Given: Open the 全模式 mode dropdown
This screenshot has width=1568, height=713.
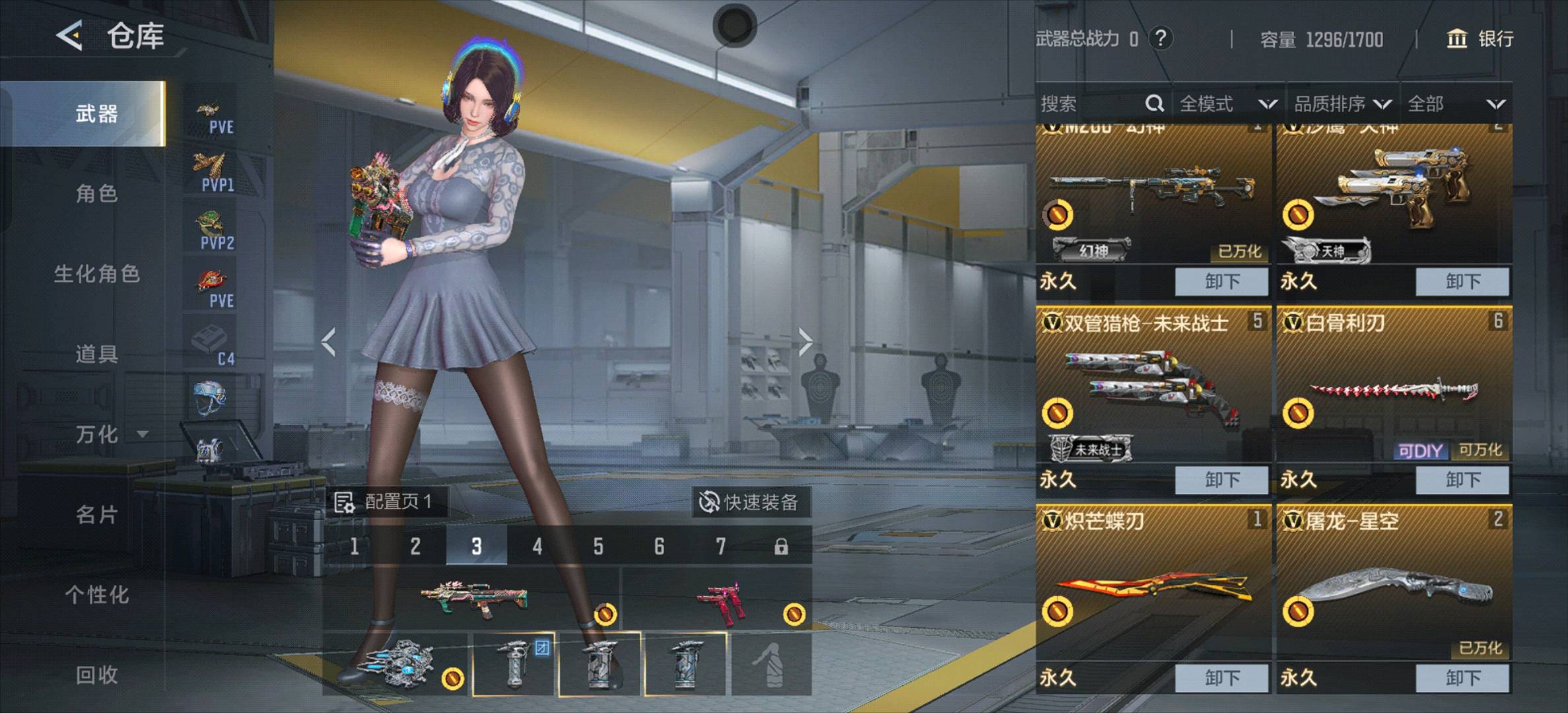Looking at the screenshot, I should [x=1227, y=104].
